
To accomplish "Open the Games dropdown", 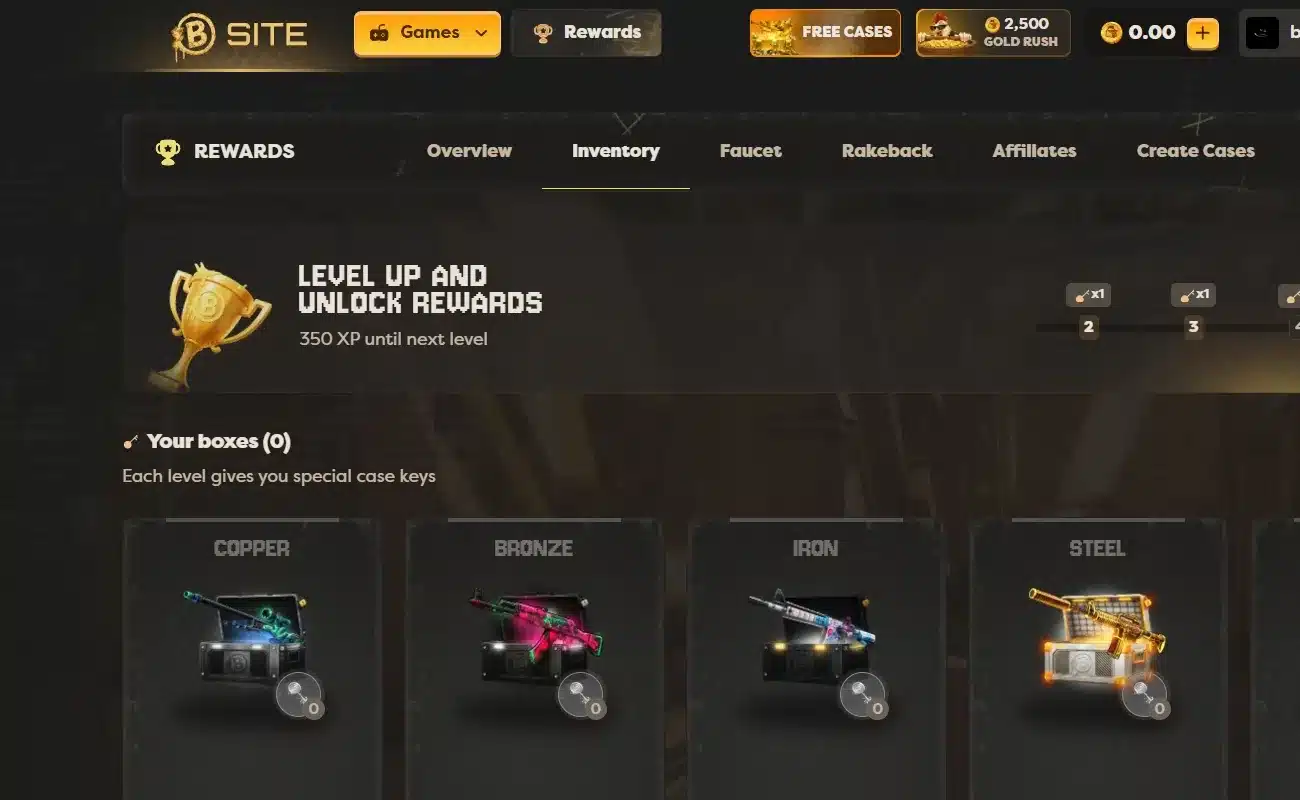I will [426, 32].
